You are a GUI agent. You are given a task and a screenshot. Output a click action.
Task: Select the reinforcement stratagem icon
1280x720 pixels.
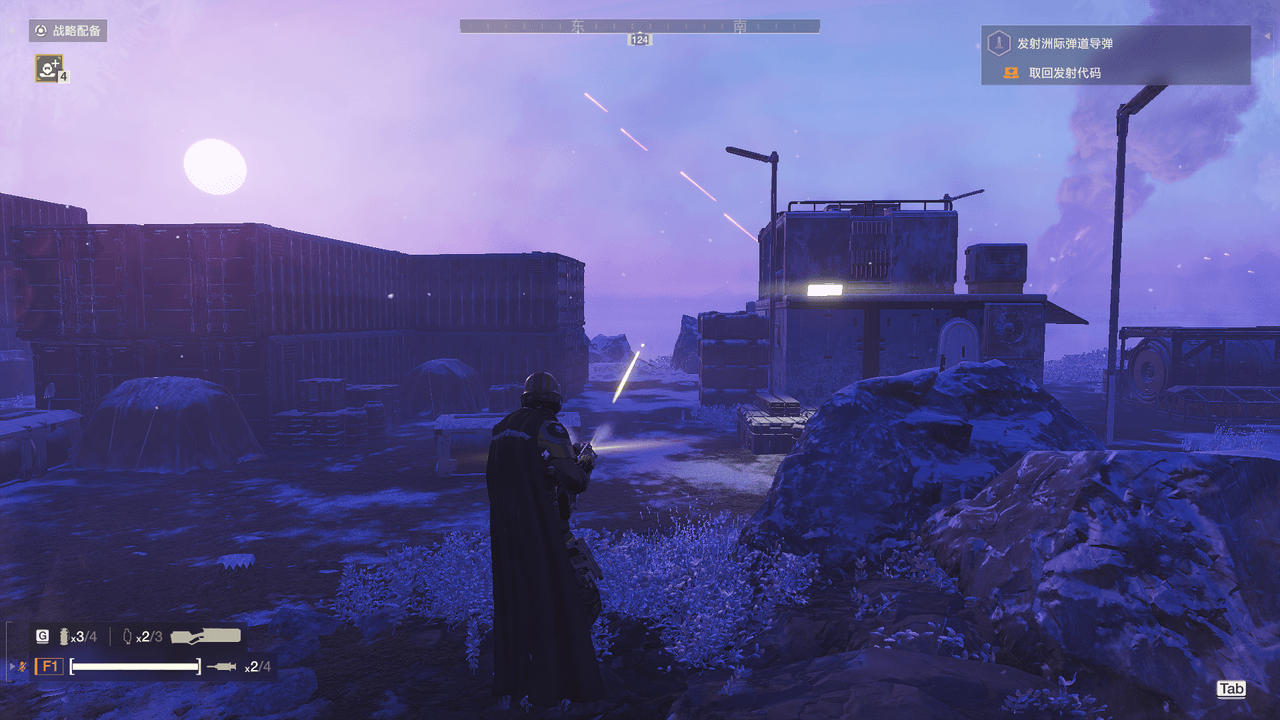[48, 67]
